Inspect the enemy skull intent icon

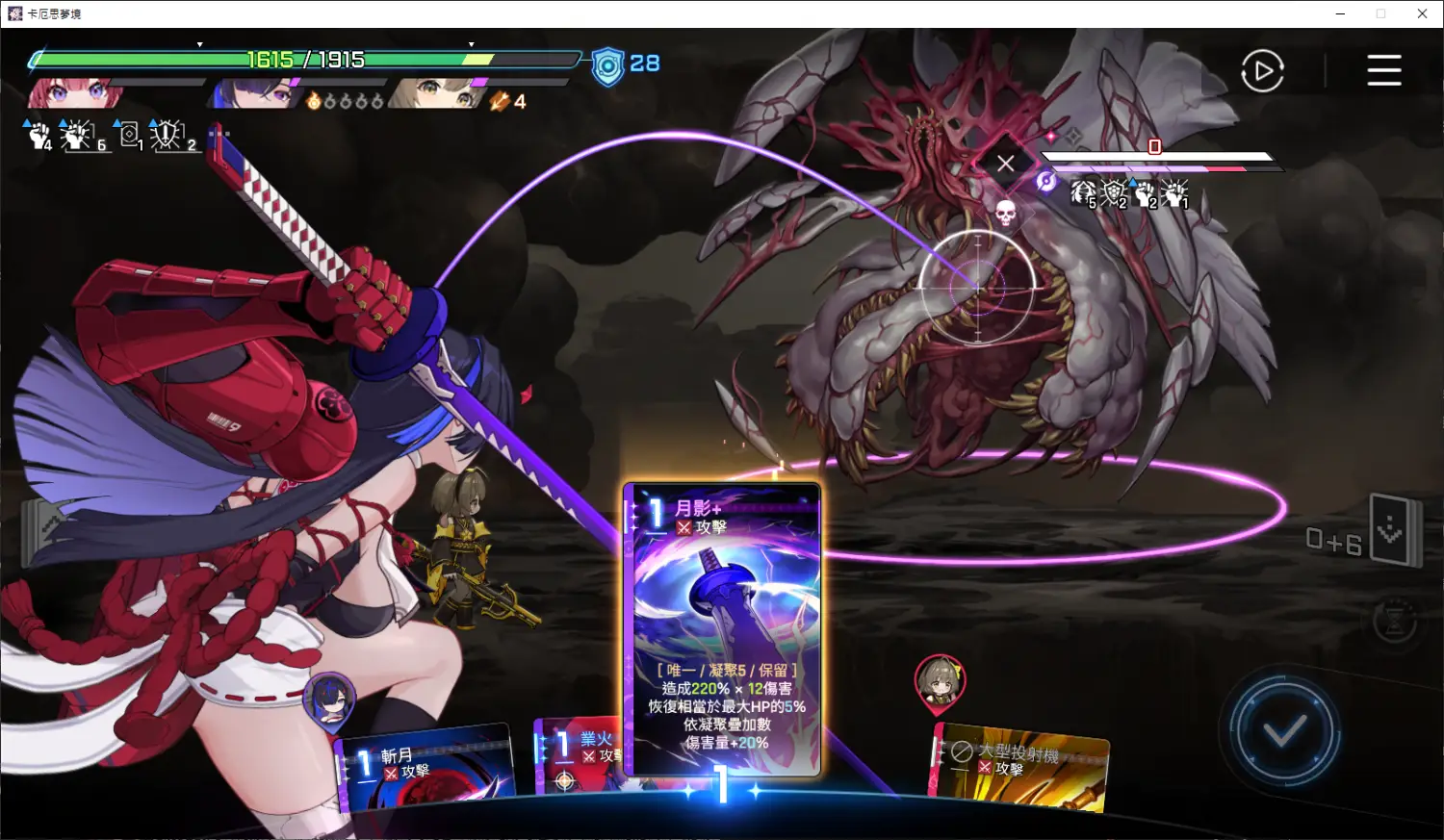click(1005, 213)
